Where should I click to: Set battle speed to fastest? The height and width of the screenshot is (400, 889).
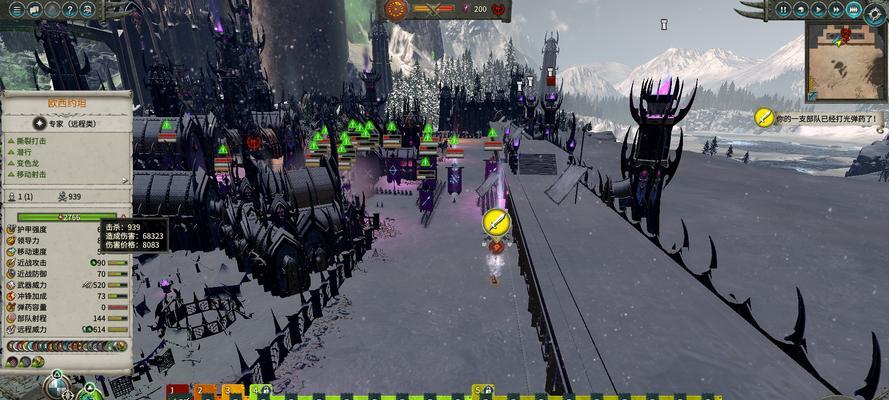853,9
